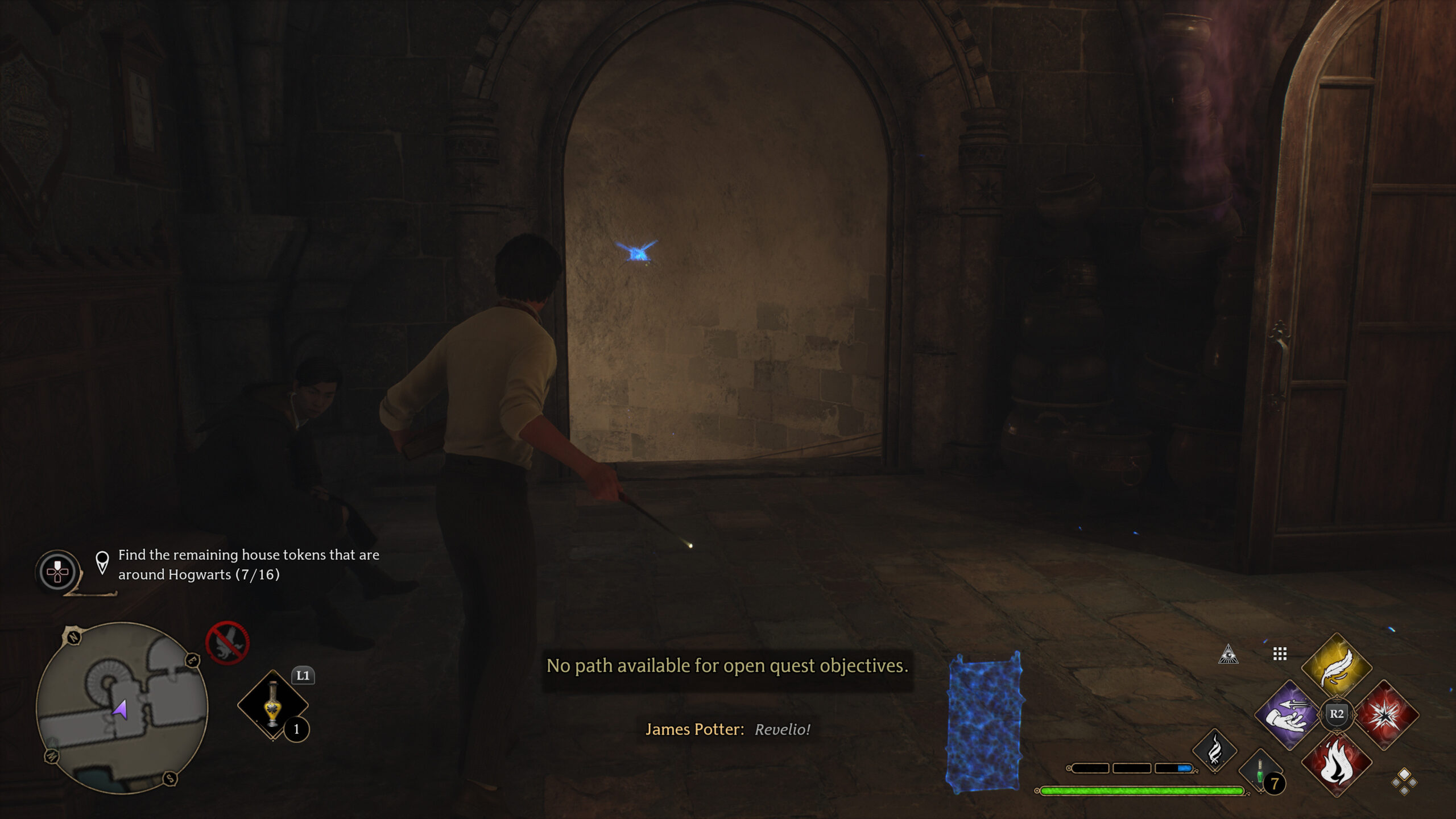Cast the yellow feather Levioso spell
The height and width of the screenshot is (819, 1456).
1337,667
